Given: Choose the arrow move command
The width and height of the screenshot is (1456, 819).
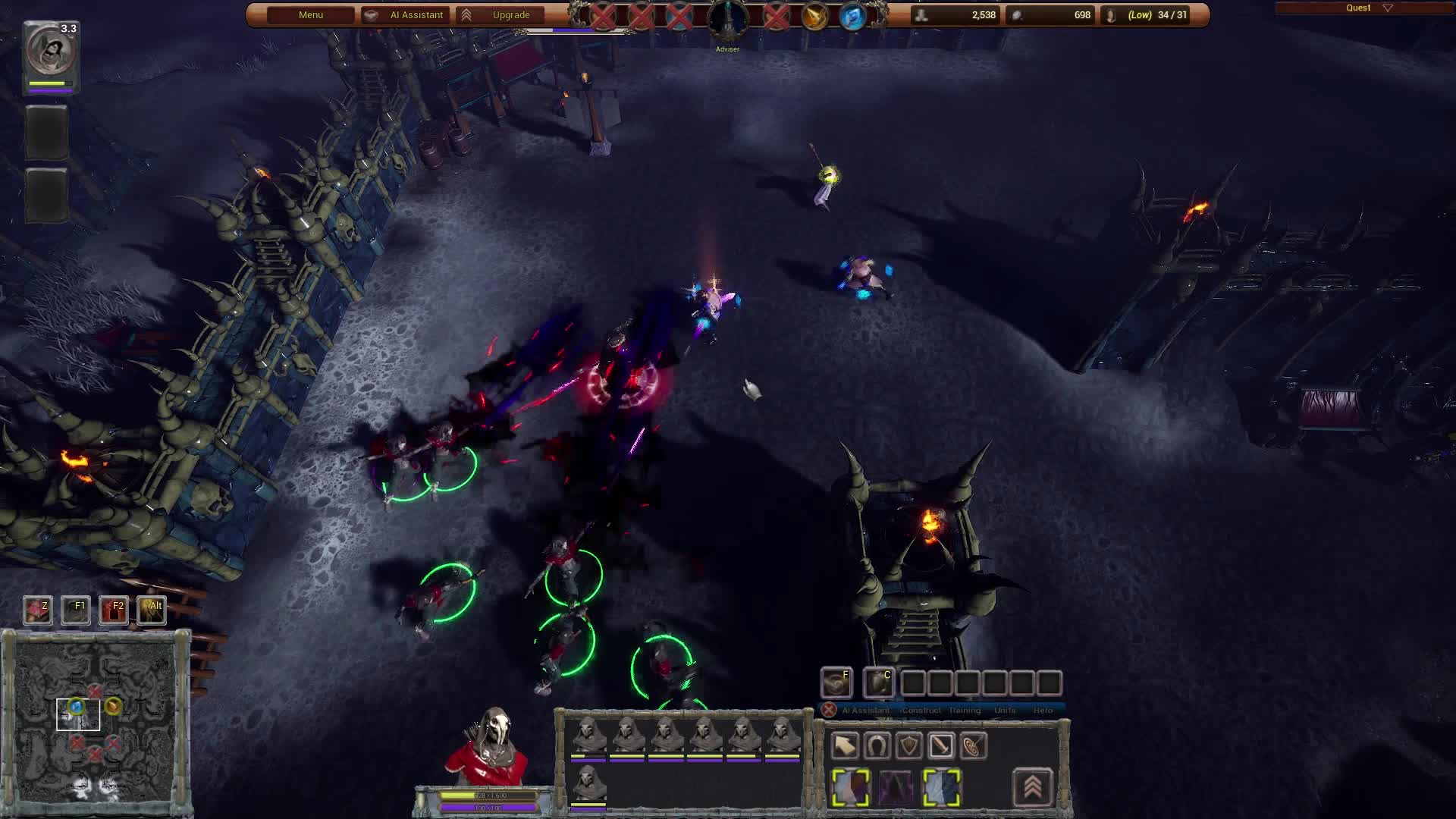Looking at the screenshot, I should coord(844,746).
